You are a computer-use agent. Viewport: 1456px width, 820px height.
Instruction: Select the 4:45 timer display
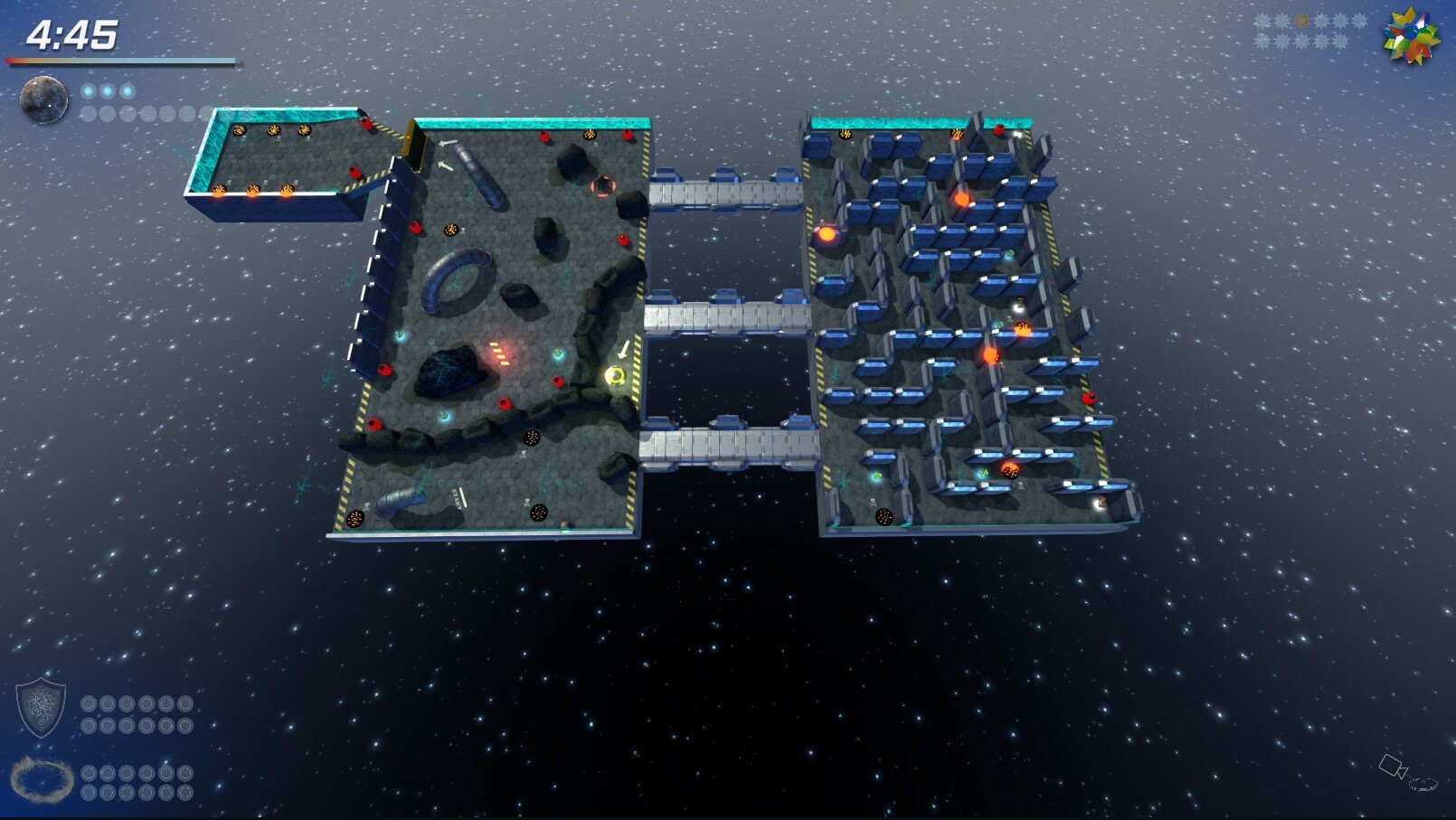pyautogui.click(x=72, y=36)
